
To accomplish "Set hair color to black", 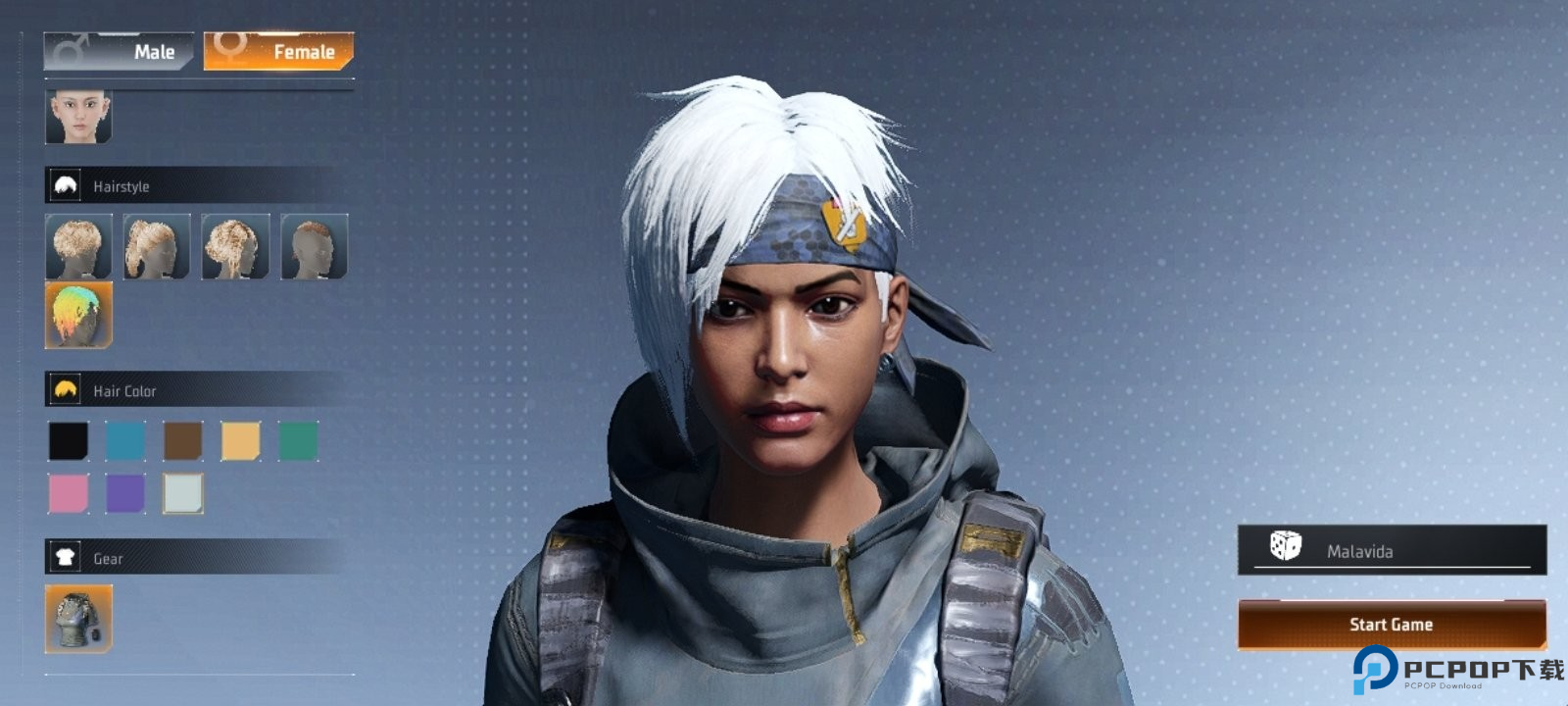I will pos(69,441).
